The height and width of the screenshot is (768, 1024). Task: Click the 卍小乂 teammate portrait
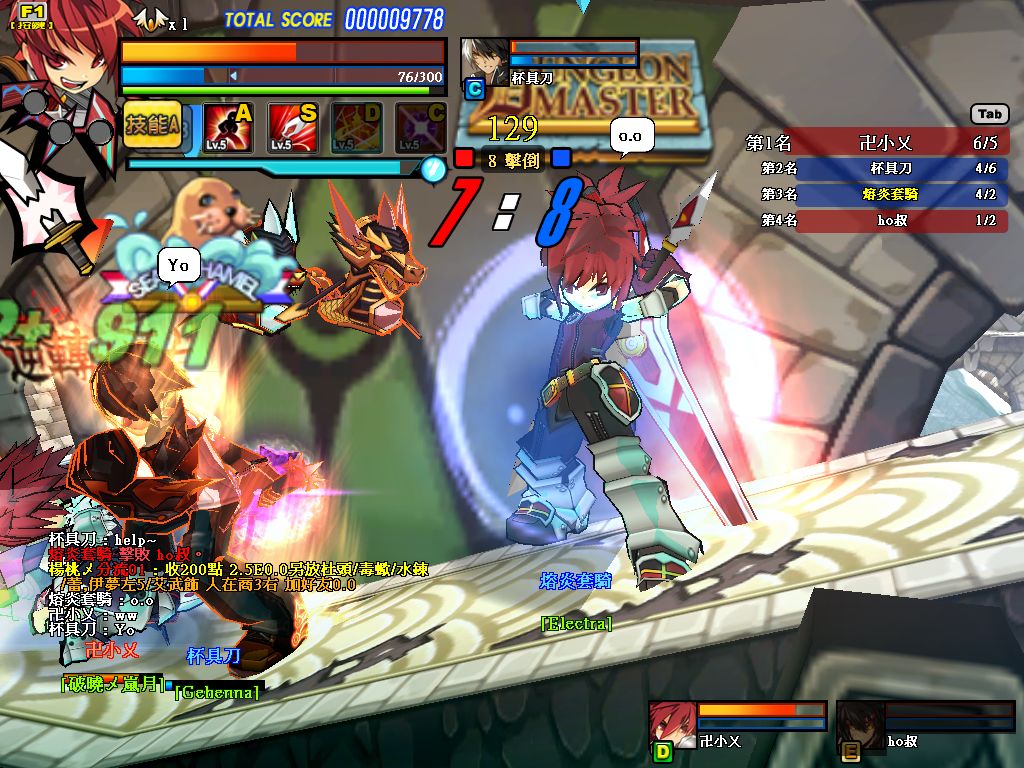click(672, 724)
